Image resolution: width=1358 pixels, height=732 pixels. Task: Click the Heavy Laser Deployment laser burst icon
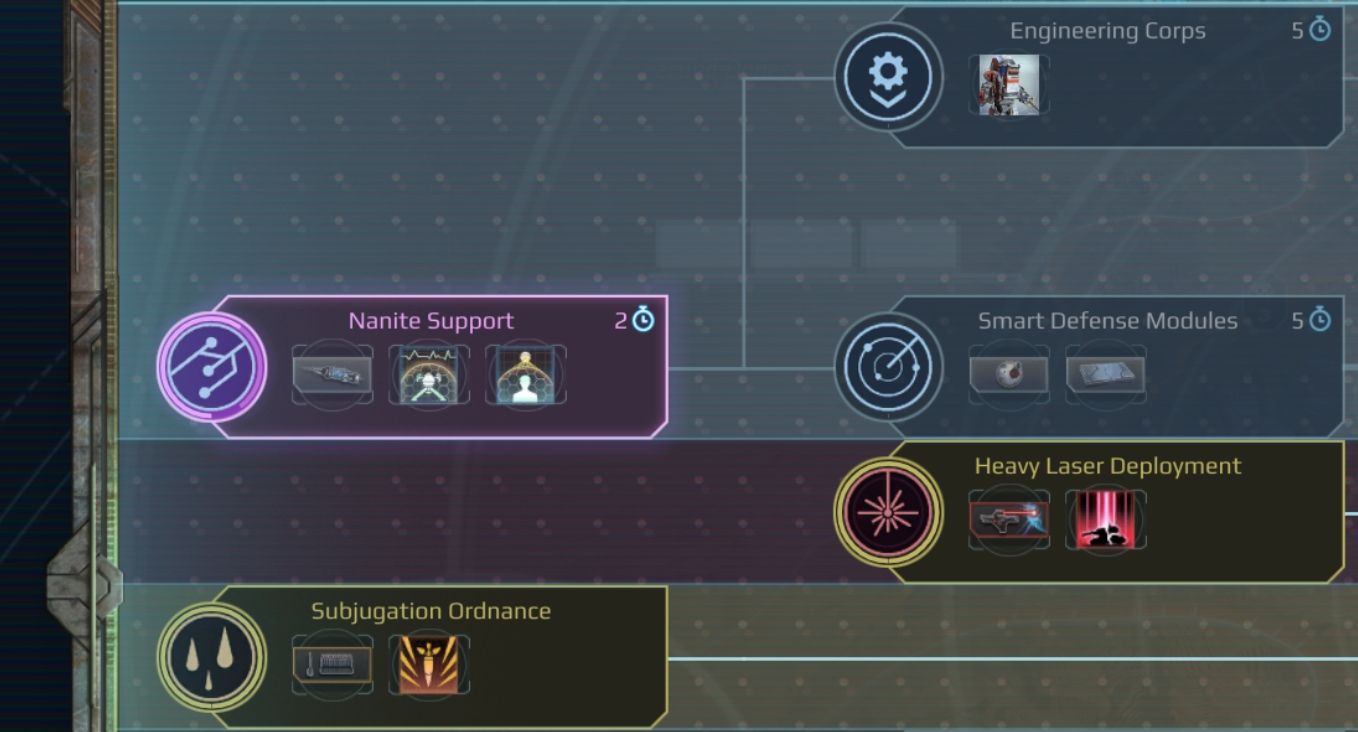pyautogui.click(x=887, y=512)
